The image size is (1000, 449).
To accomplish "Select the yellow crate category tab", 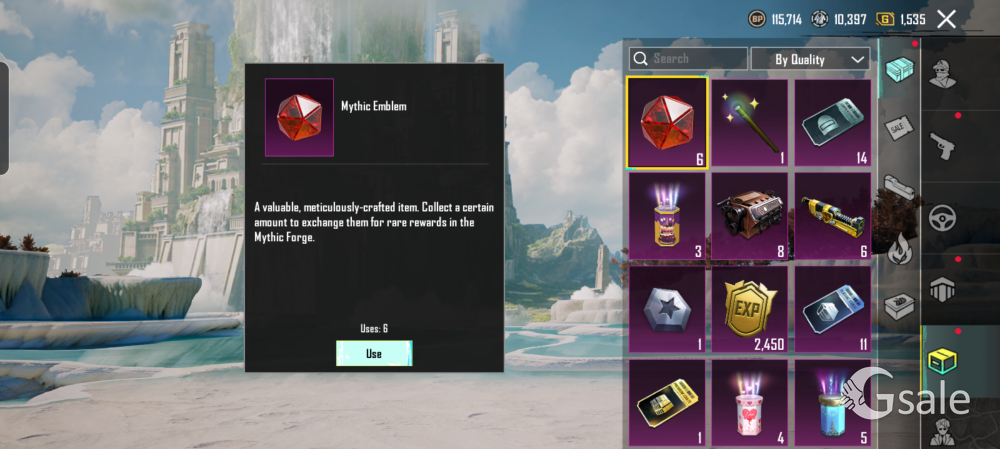I will 943,360.
